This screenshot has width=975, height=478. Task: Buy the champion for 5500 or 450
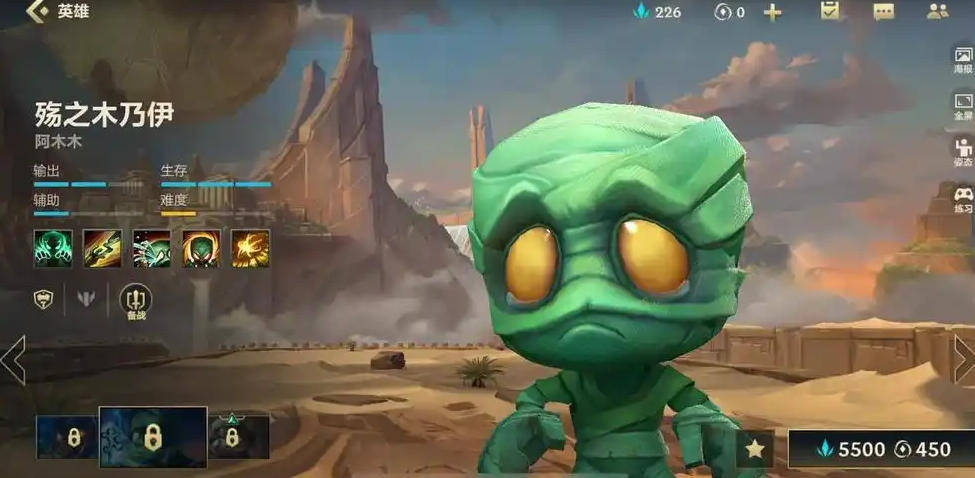880,449
